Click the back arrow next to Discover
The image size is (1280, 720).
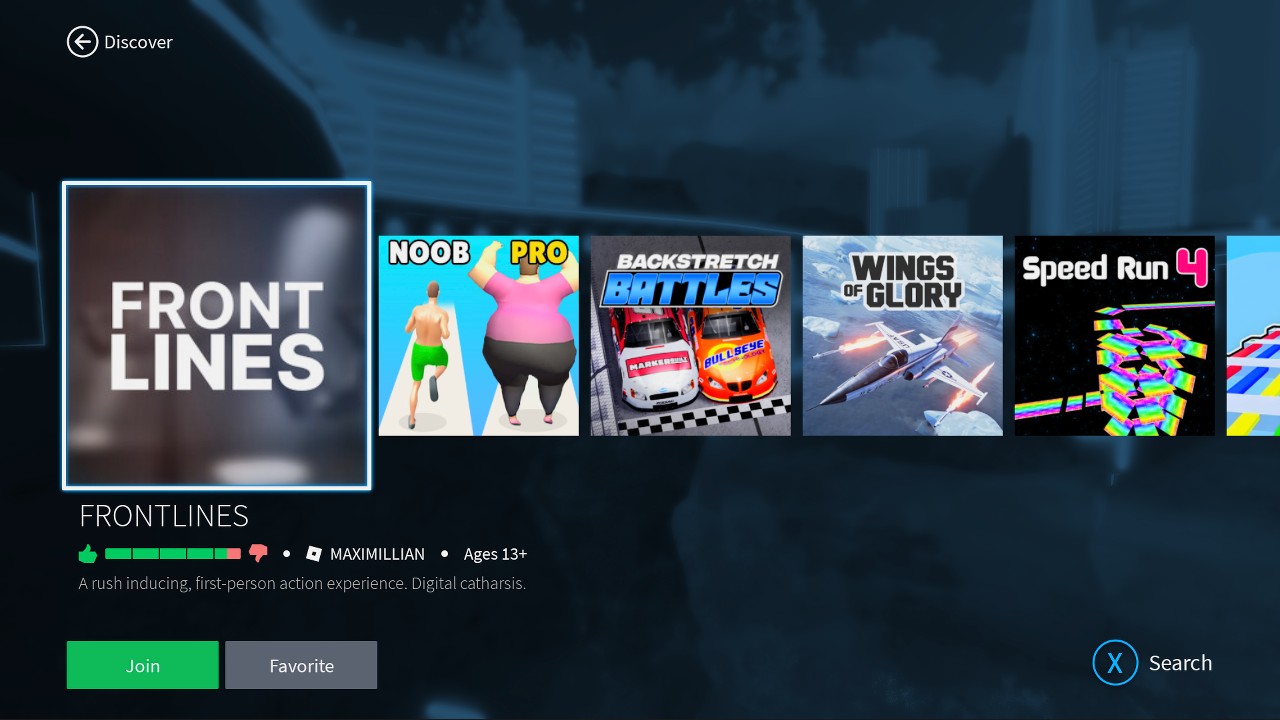(83, 42)
